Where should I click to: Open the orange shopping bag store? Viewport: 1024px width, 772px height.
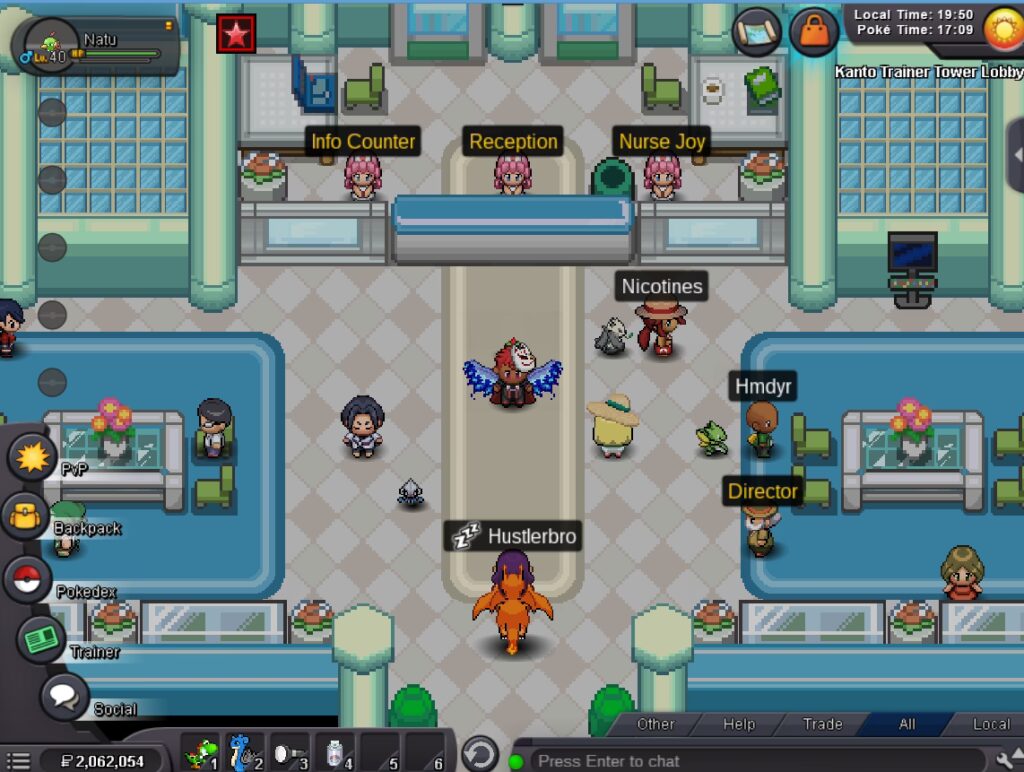(x=814, y=31)
